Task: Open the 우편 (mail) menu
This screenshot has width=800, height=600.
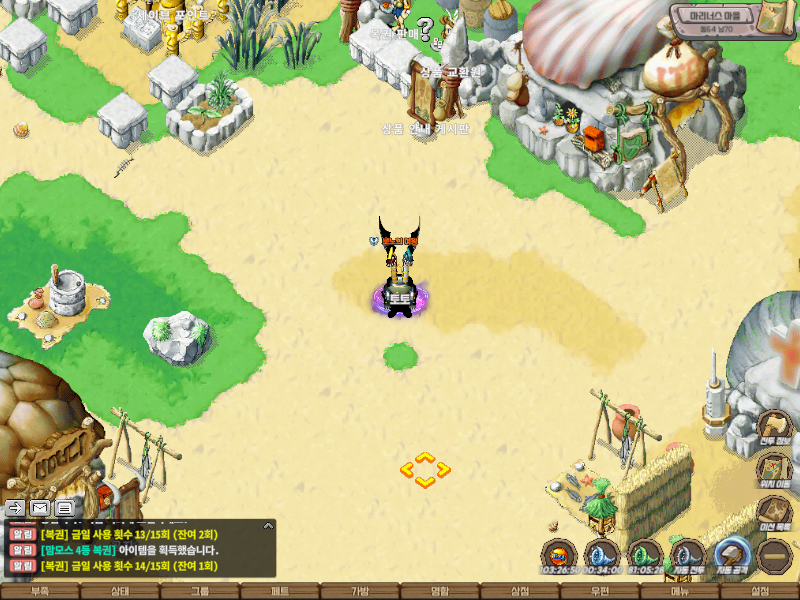Action: click(x=600, y=592)
